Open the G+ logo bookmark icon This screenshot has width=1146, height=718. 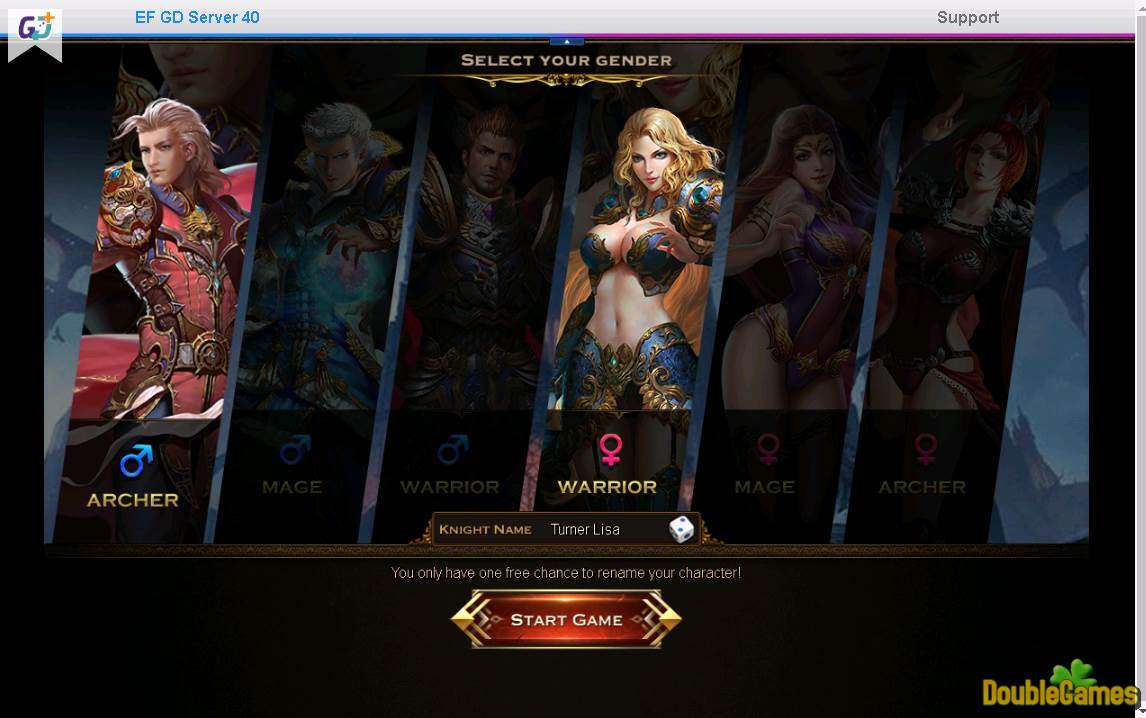point(35,30)
